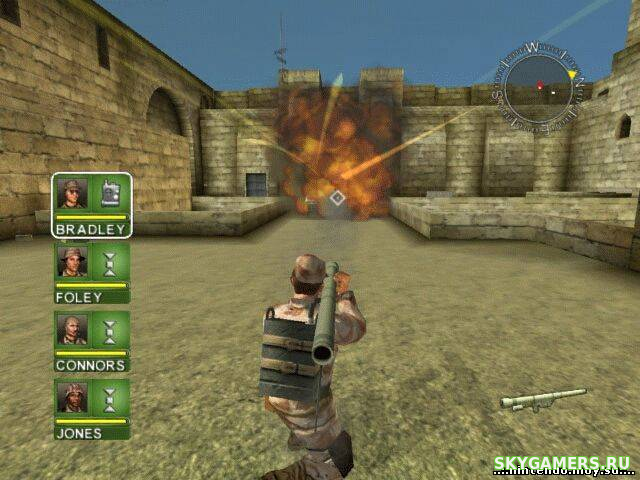Select the rocket launcher weapon icon

pos(542,399)
